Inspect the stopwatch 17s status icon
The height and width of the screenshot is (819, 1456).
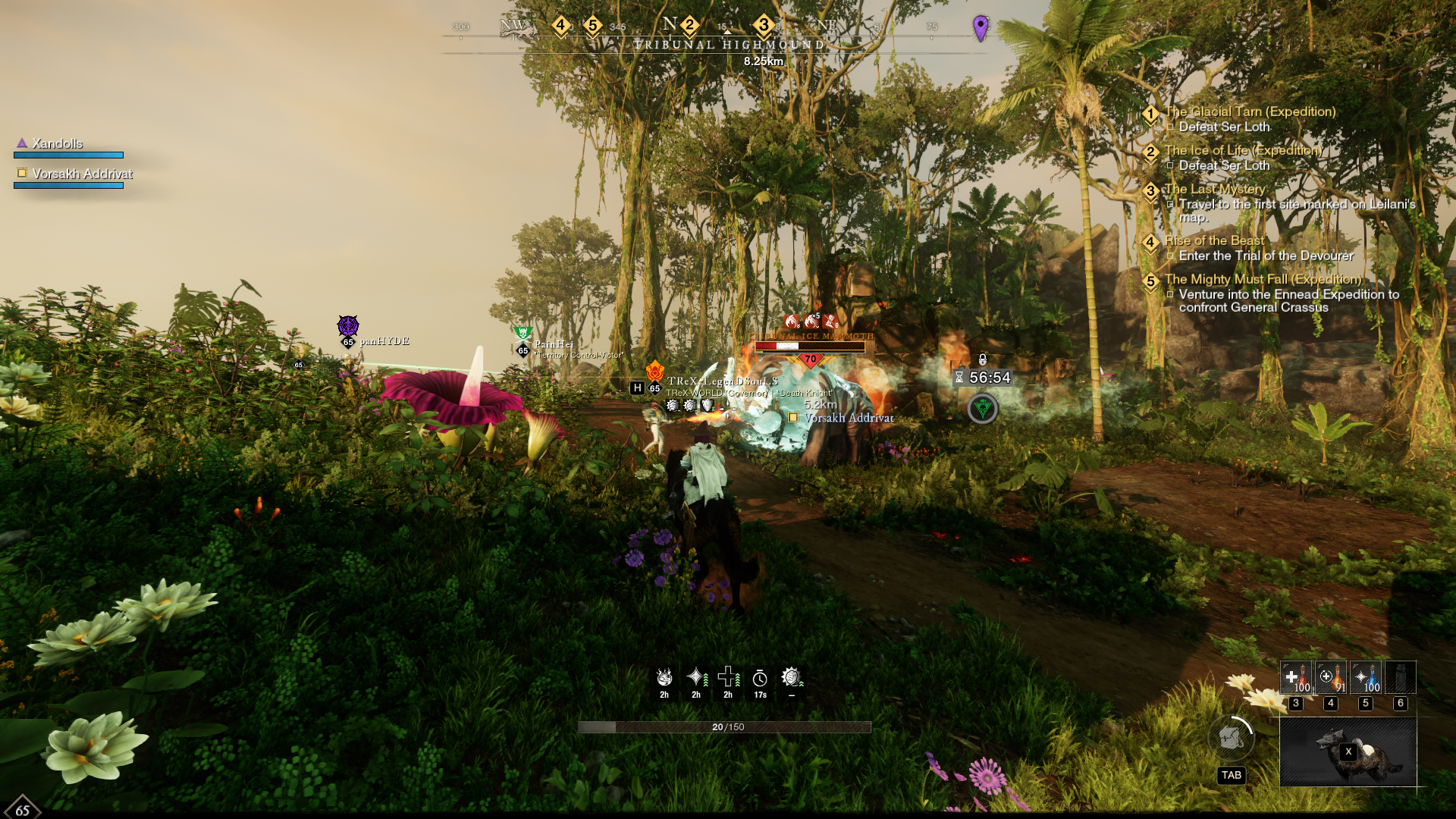[760, 679]
